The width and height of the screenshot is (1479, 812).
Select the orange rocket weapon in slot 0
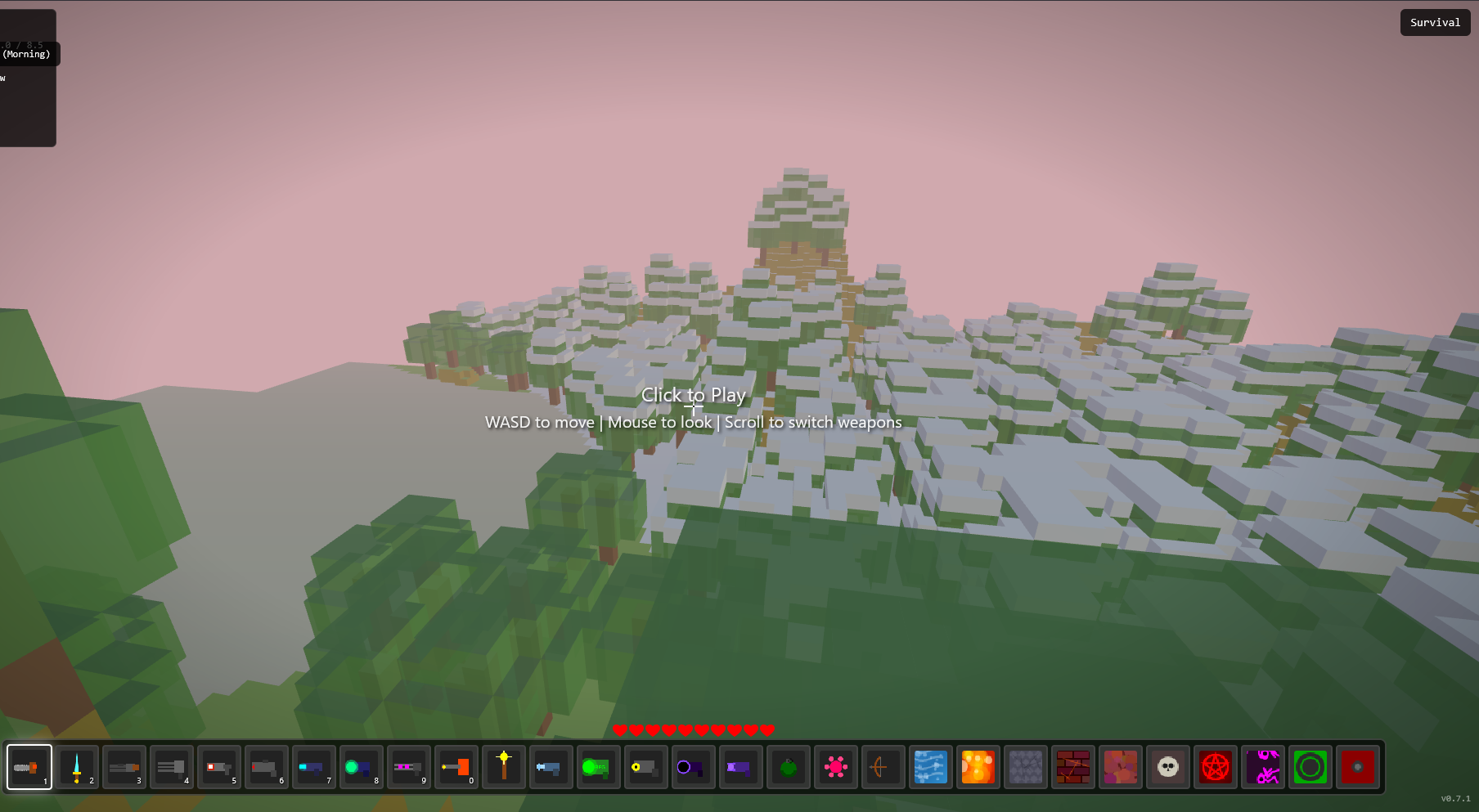[456, 766]
